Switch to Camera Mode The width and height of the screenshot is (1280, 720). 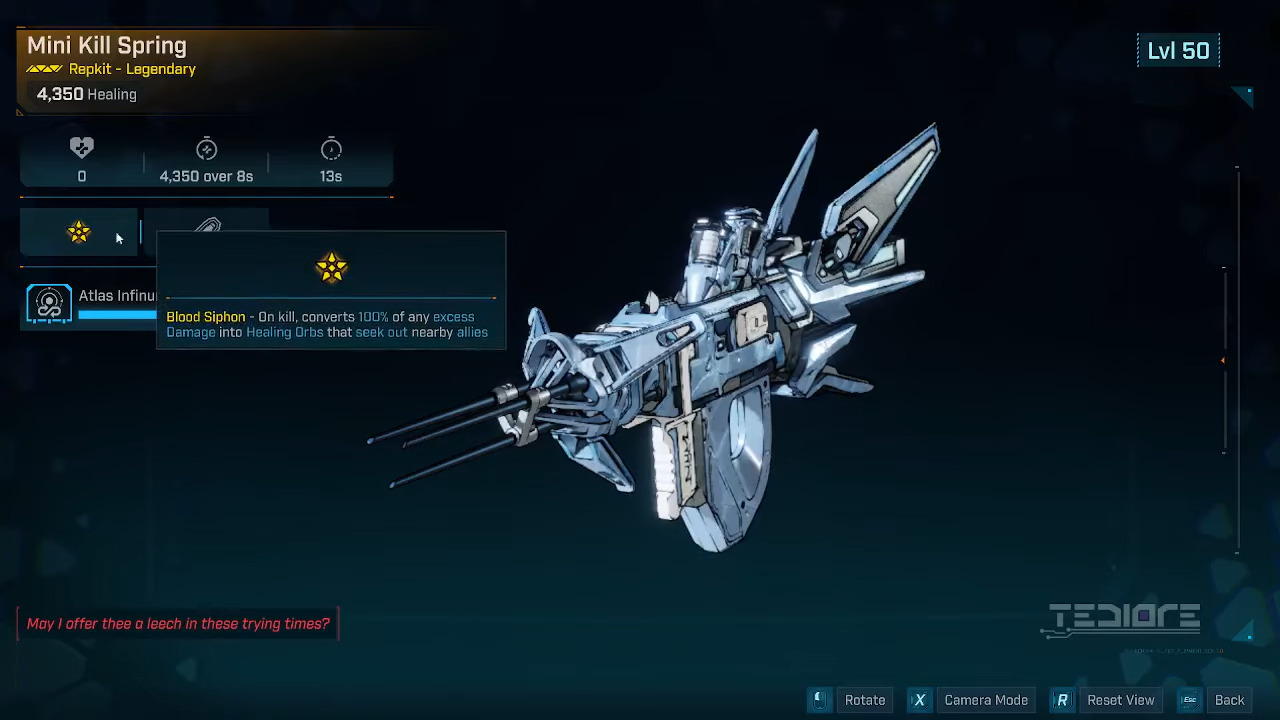click(x=972, y=700)
